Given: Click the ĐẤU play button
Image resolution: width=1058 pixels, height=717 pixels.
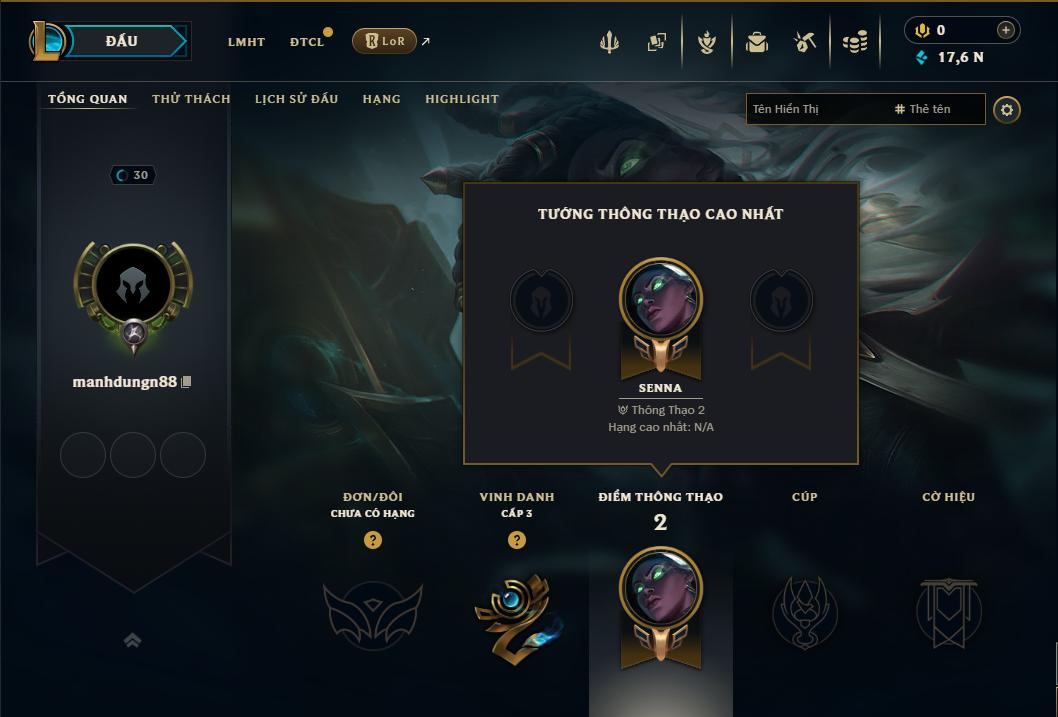Looking at the screenshot, I should coord(121,41).
